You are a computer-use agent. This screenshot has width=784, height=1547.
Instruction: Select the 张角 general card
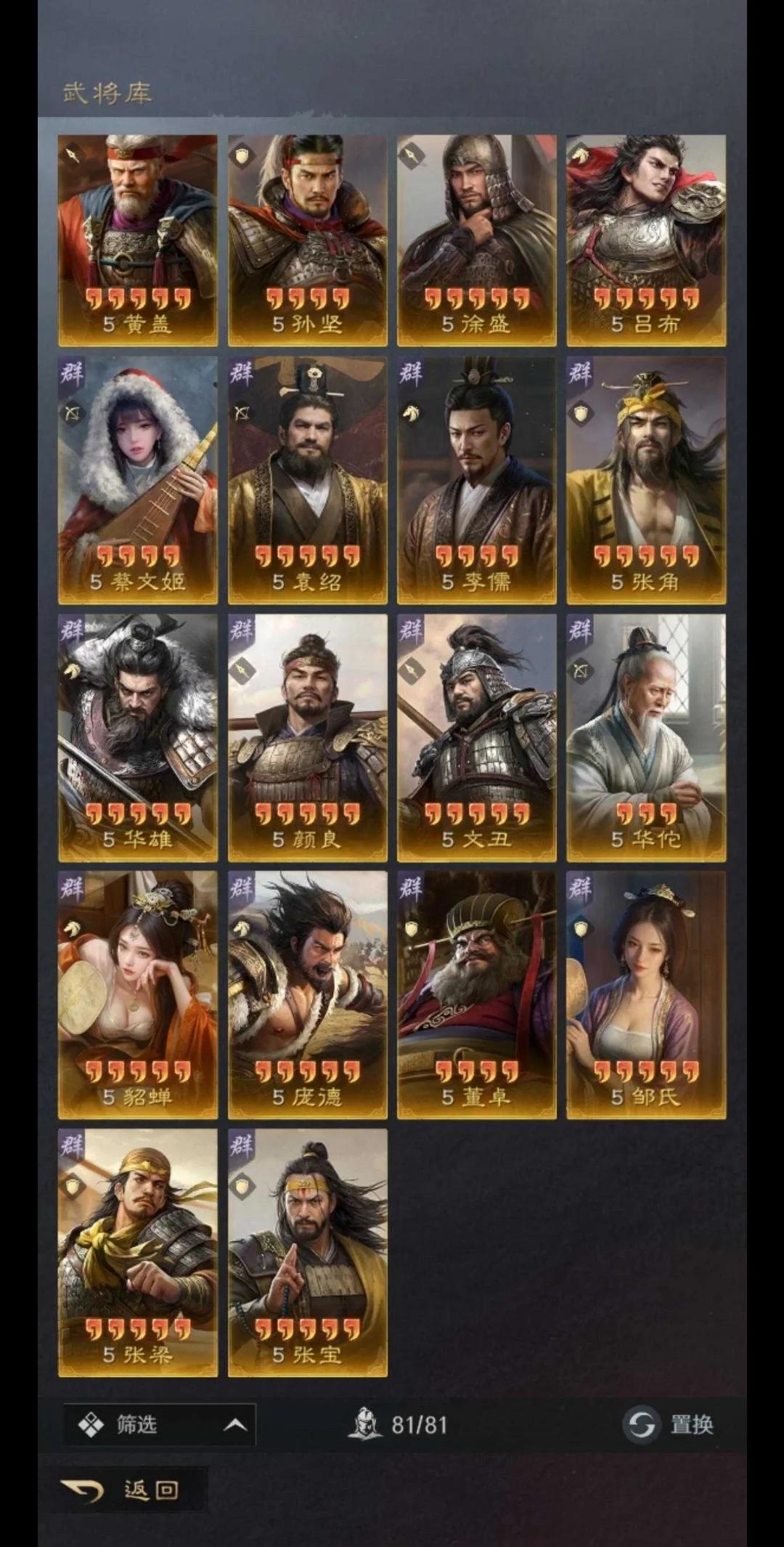point(646,480)
